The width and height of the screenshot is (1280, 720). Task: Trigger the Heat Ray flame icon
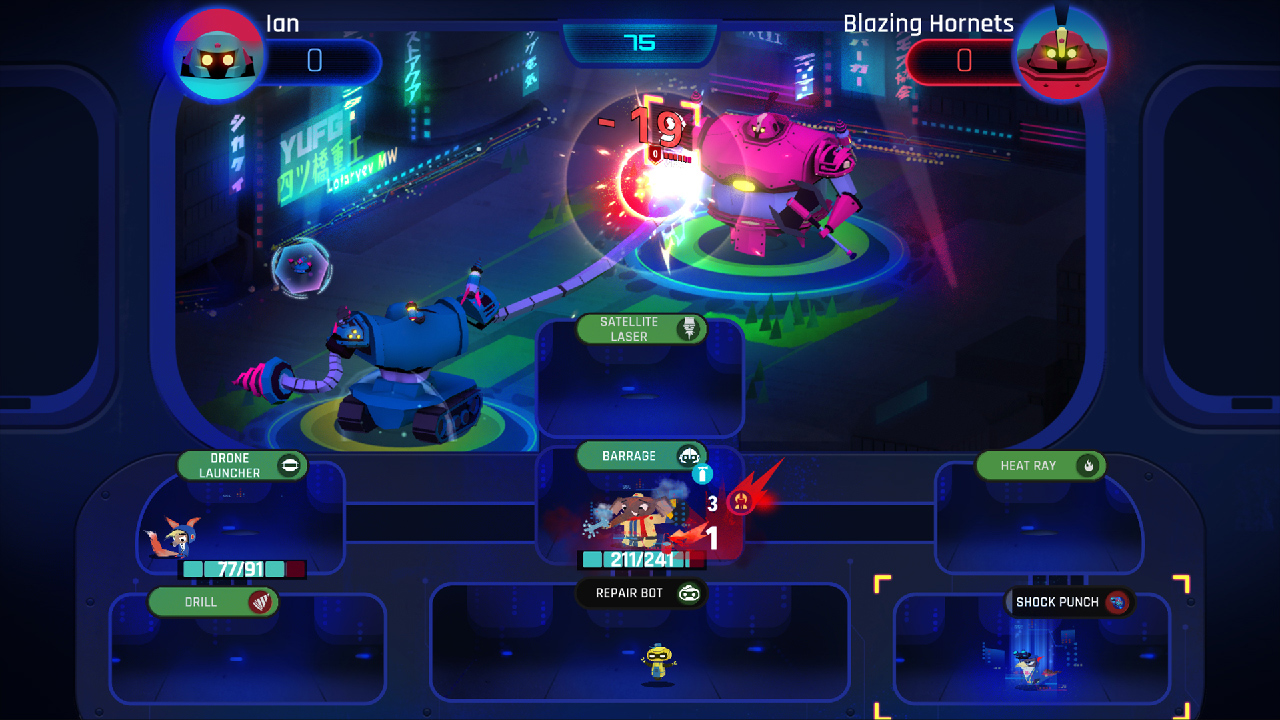[1088, 465]
